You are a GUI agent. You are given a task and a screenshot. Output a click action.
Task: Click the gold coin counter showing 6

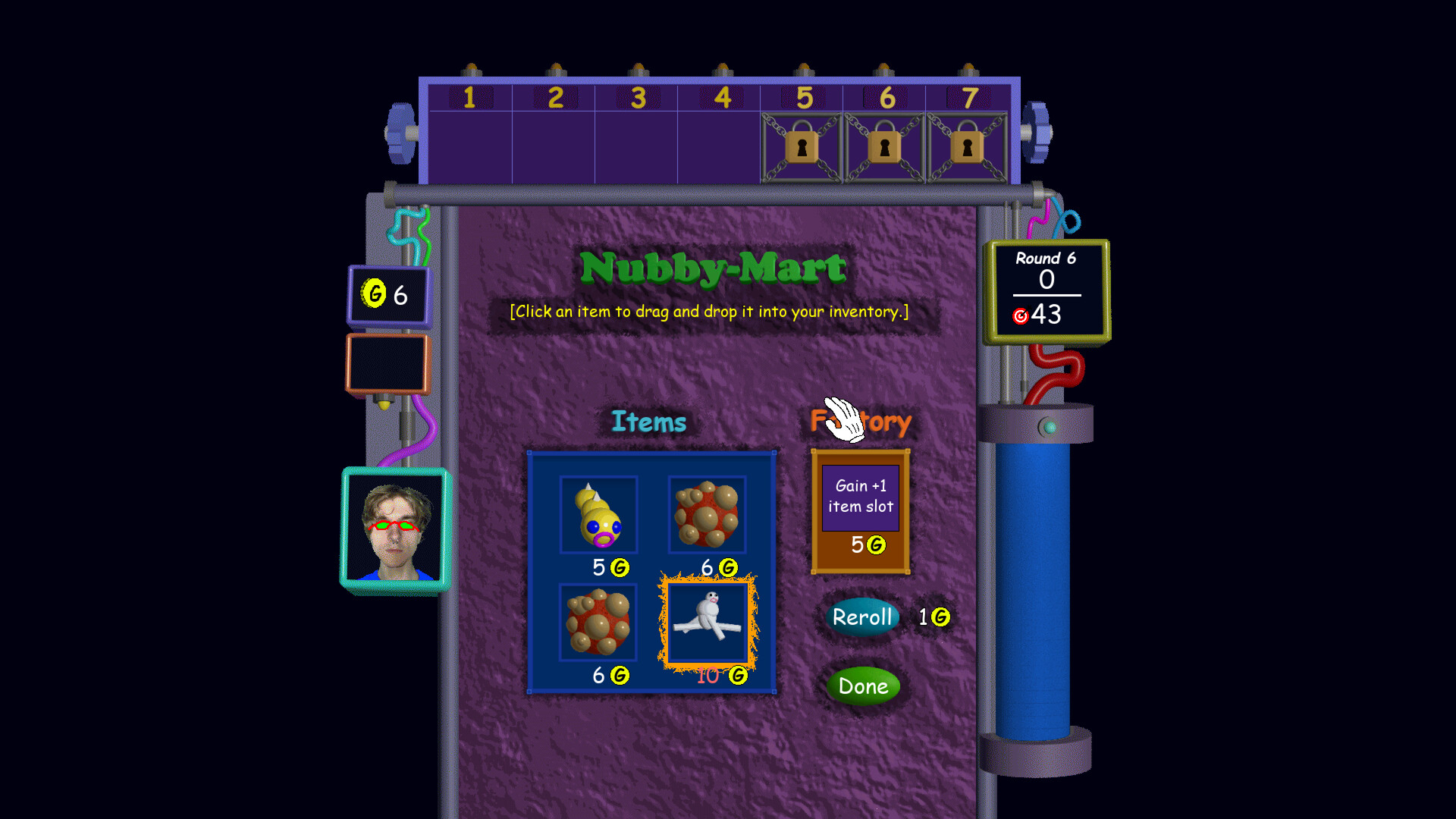[388, 294]
